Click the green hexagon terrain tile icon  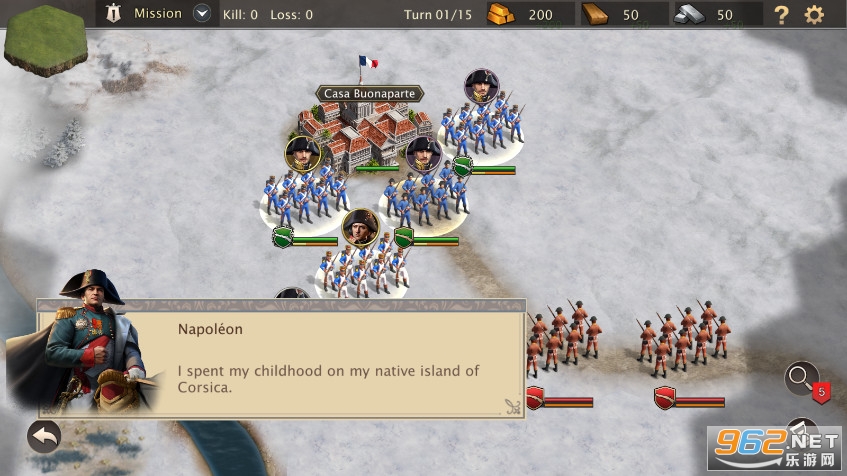tap(44, 38)
